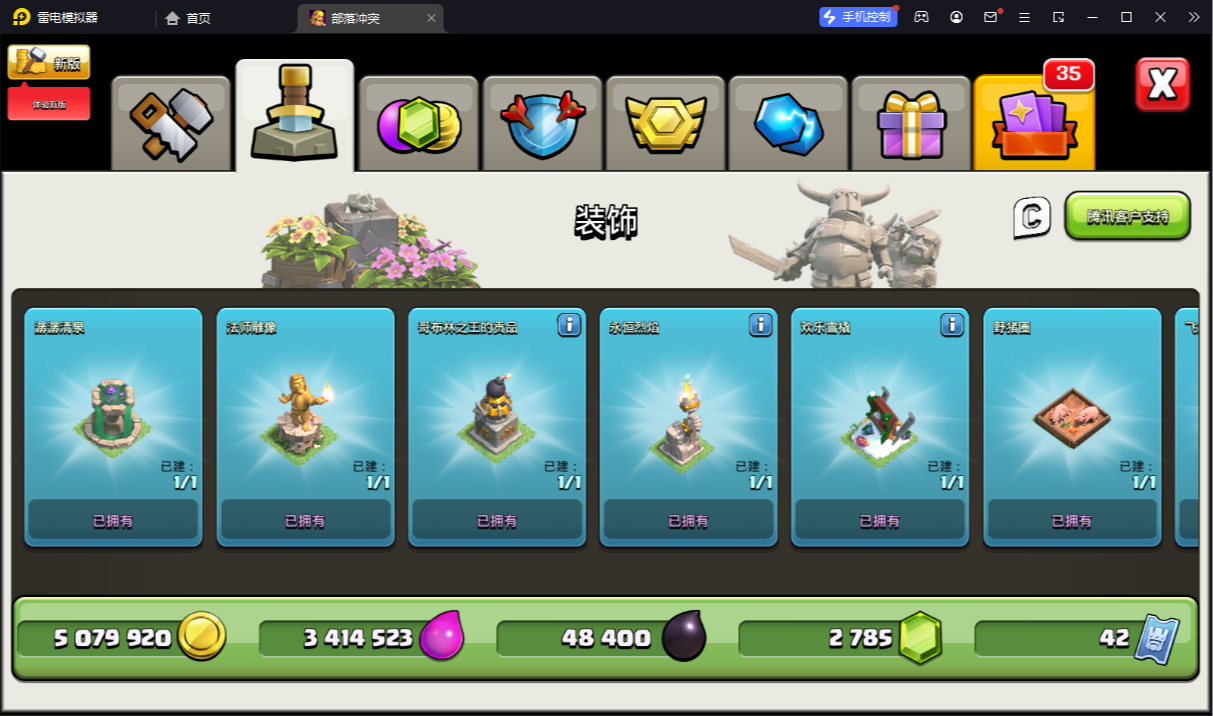
Task: Show info for the snowy sleigh decoration
Action: coord(952,324)
